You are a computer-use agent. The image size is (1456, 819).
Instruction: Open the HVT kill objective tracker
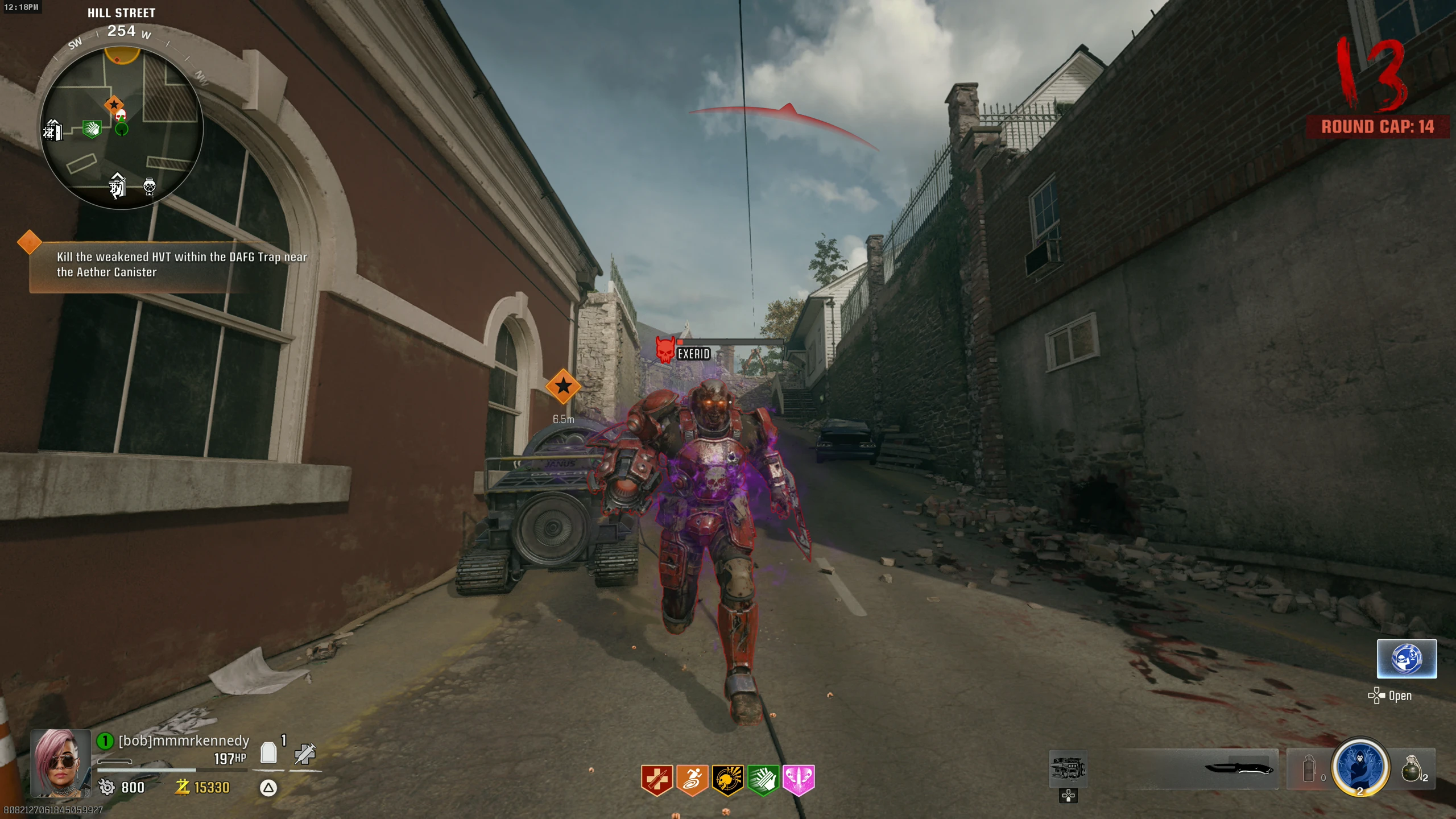click(x=171, y=264)
